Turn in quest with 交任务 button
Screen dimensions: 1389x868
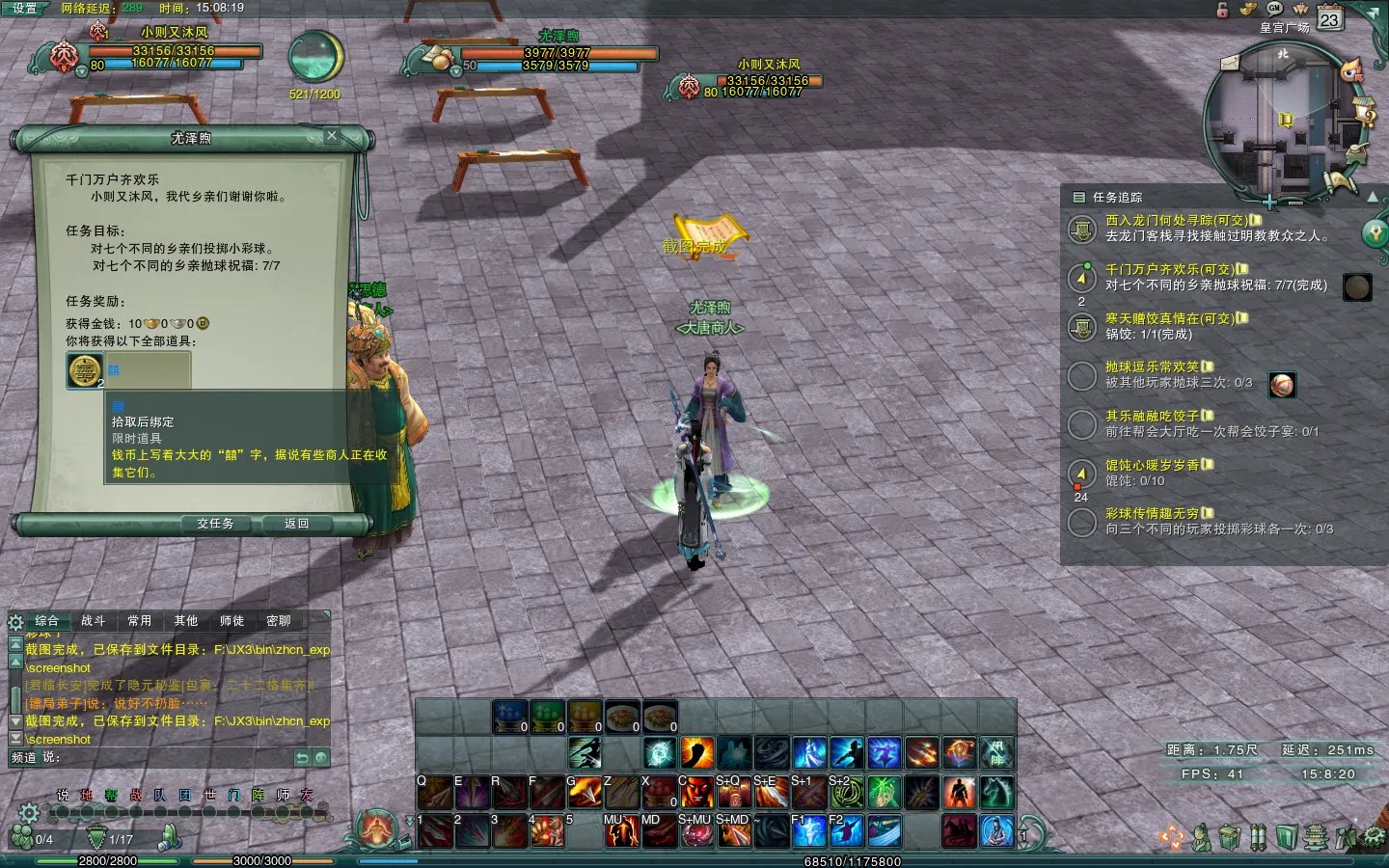pyautogui.click(x=215, y=523)
